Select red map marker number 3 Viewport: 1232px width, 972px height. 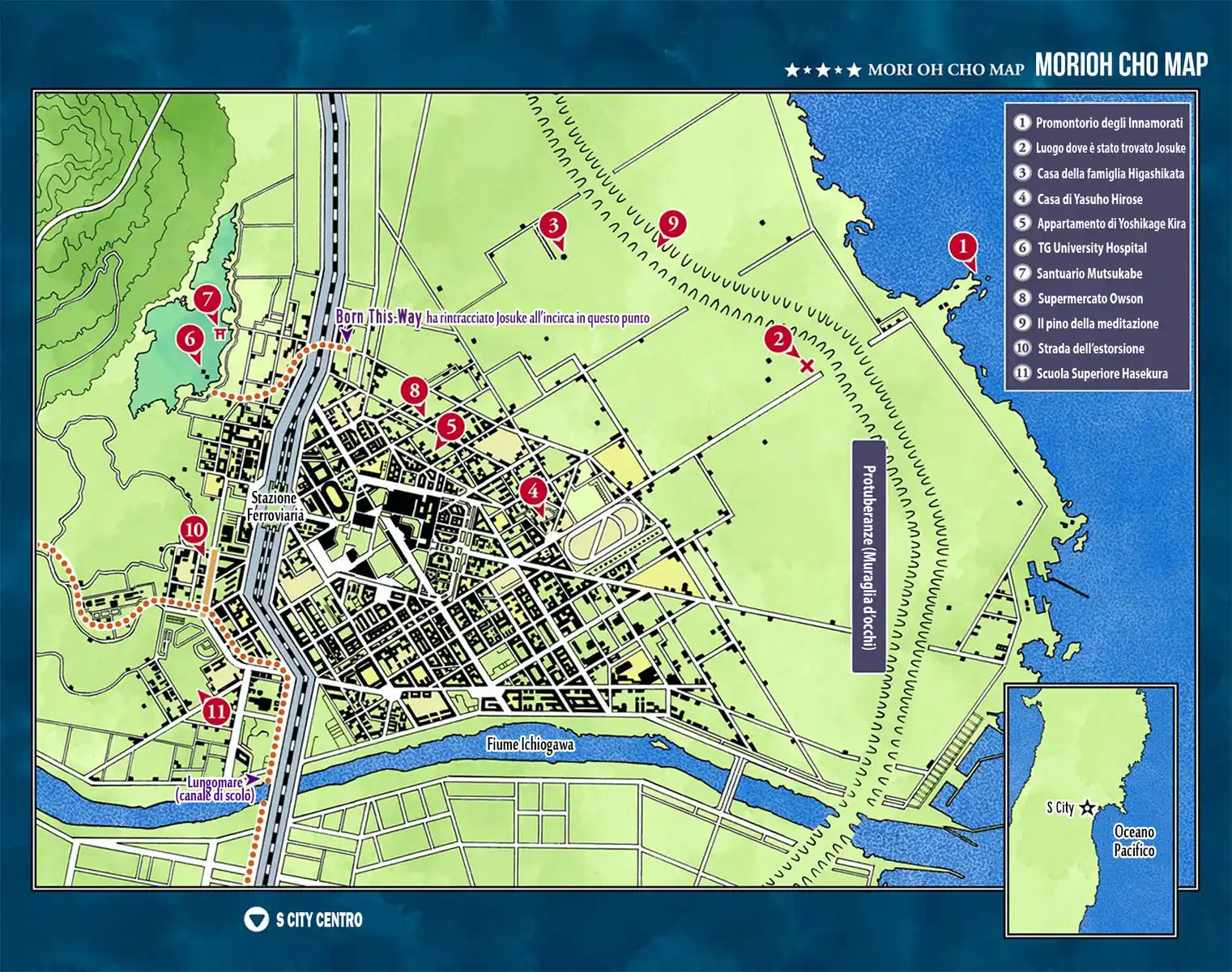click(x=553, y=224)
